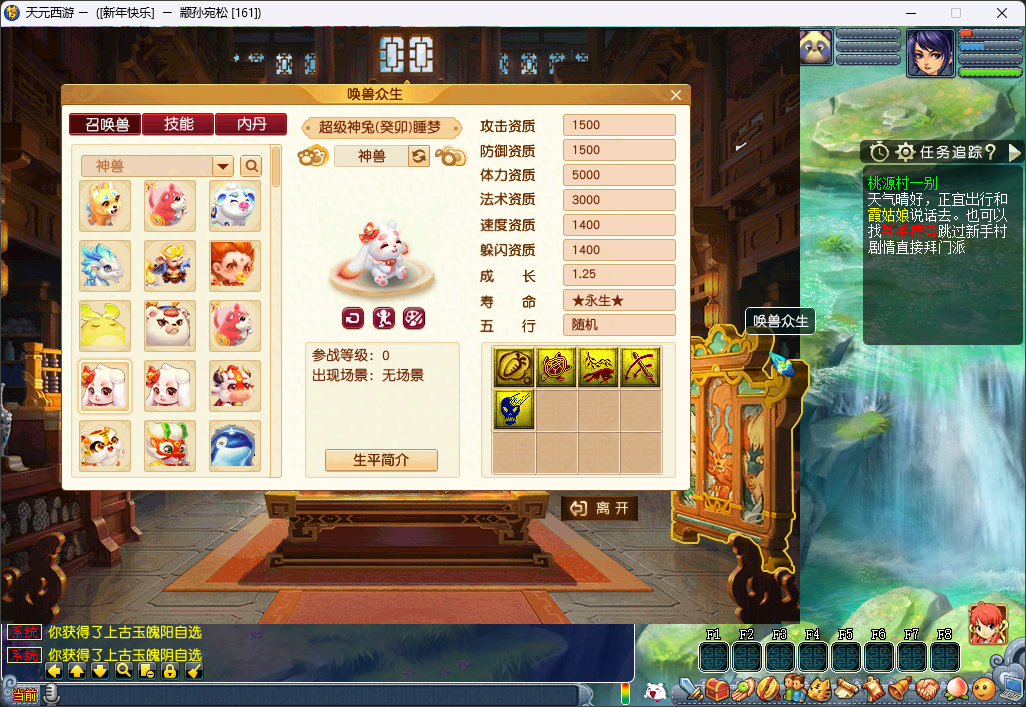Select the blue skull skill icon
This screenshot has width=1026, height=707.
tap(512, 410)
